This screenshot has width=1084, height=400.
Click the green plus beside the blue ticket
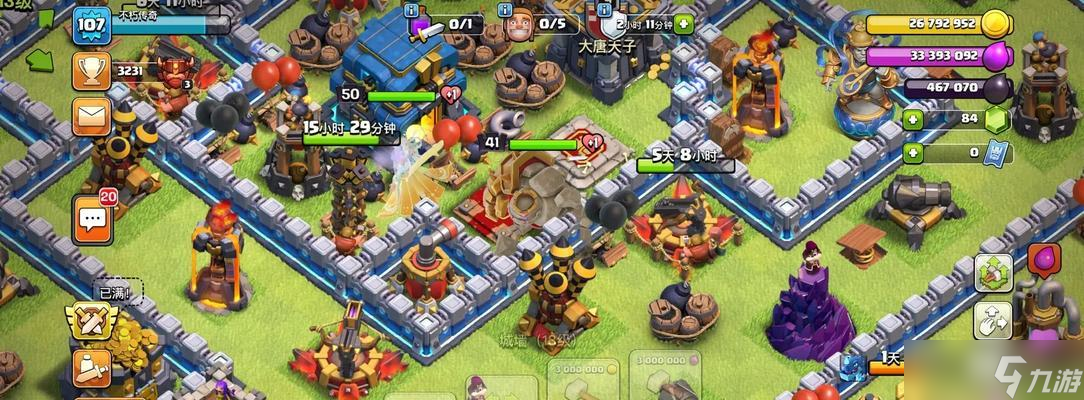[912, 153]
